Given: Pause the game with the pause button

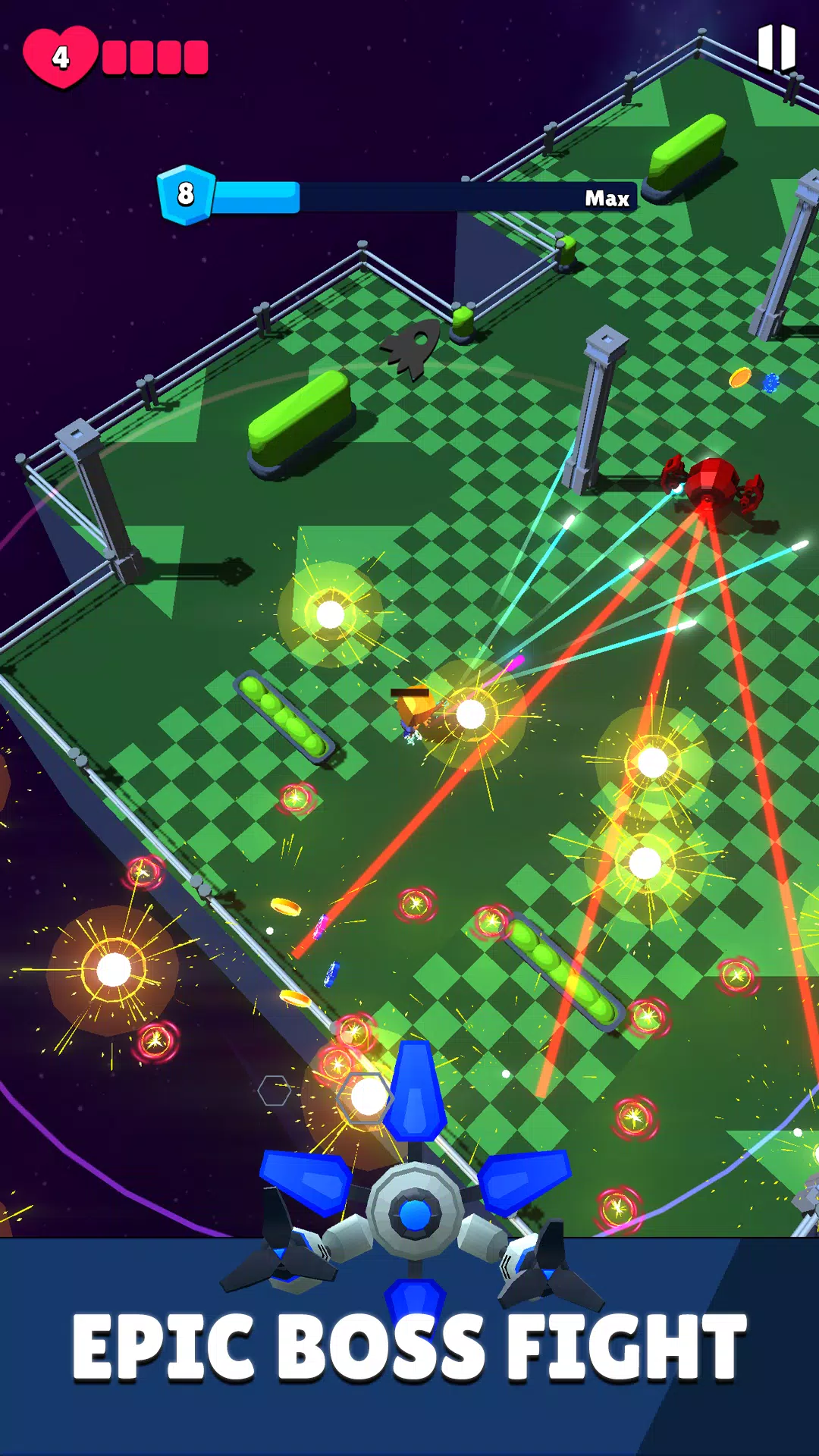Looking at the screenshot, I should [777, 47].
